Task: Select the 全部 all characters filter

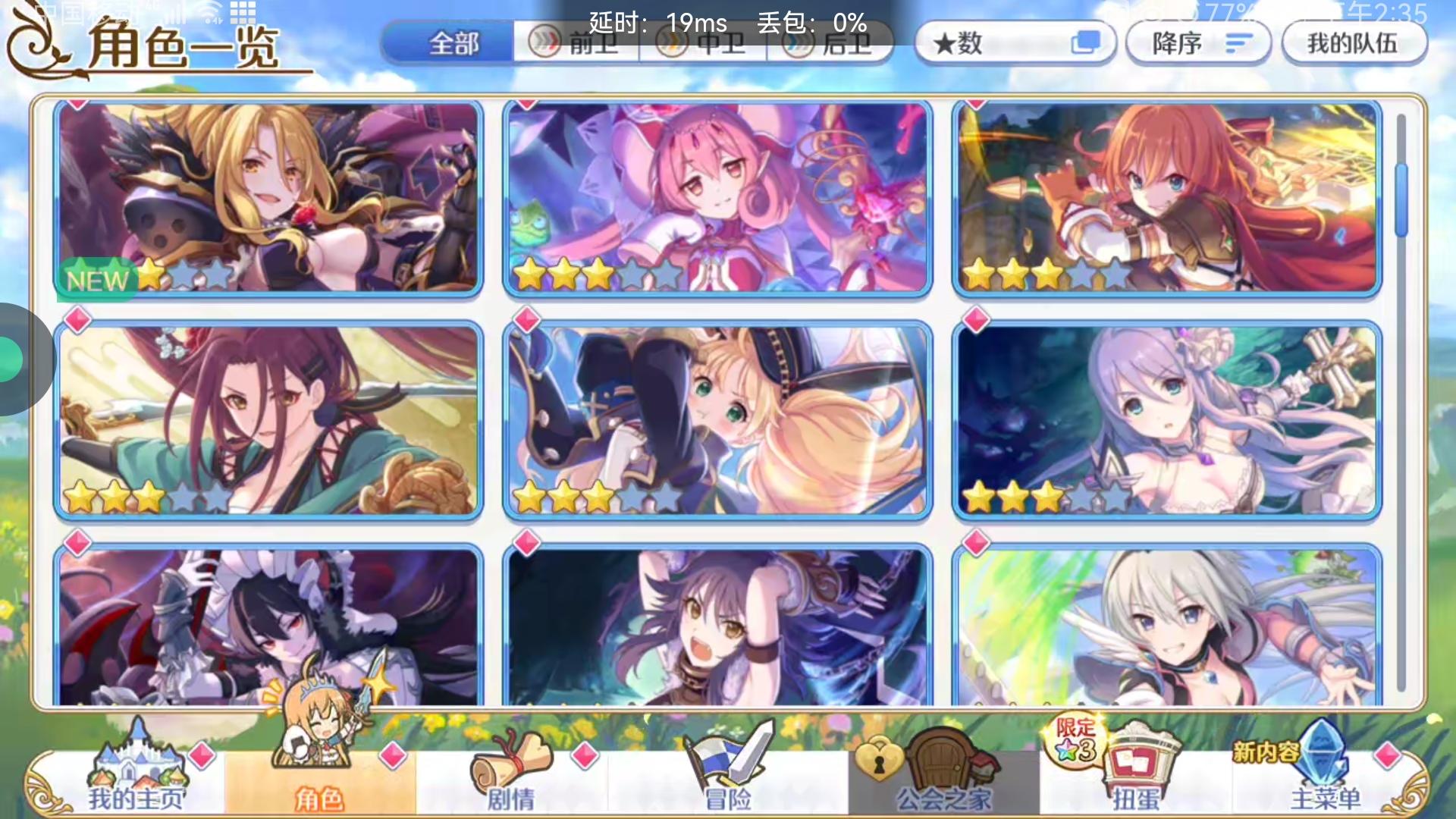Action: click(453, 44)
